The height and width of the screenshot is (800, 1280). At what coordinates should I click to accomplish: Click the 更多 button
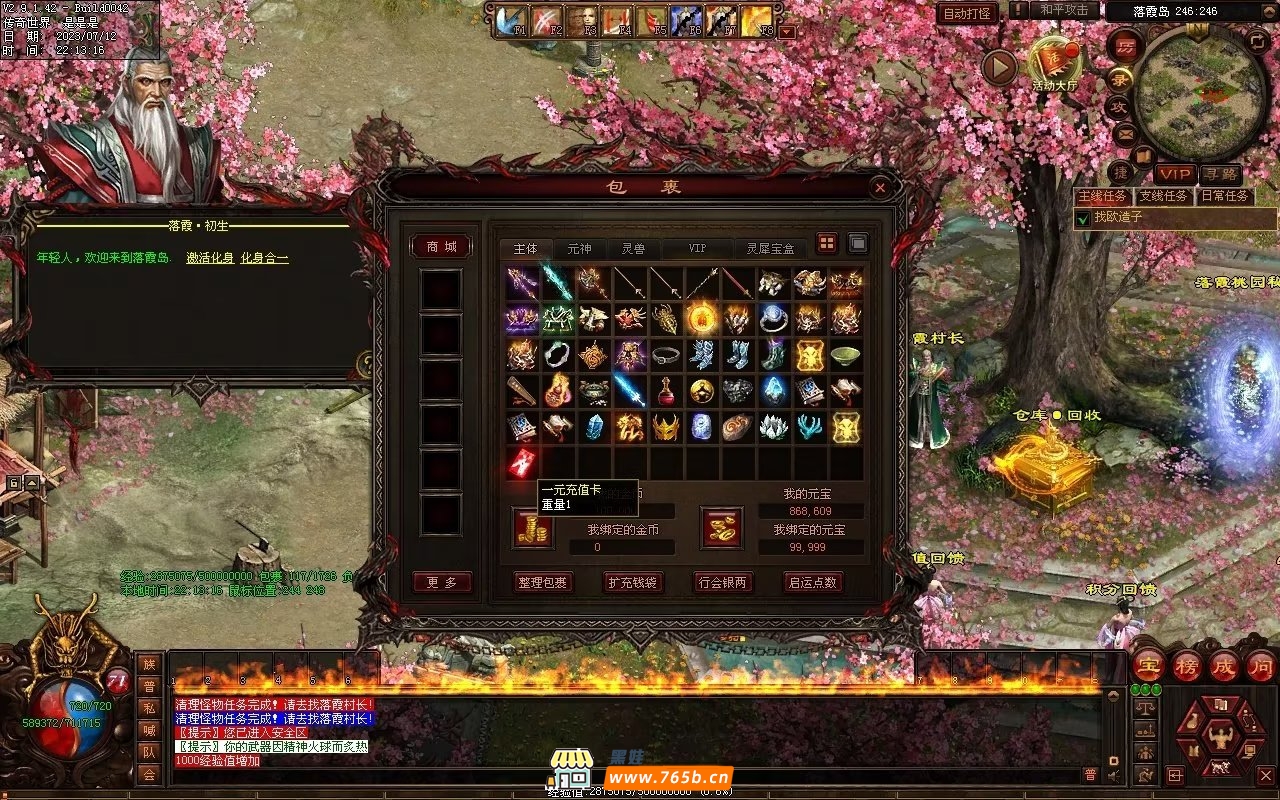(441, 582)
